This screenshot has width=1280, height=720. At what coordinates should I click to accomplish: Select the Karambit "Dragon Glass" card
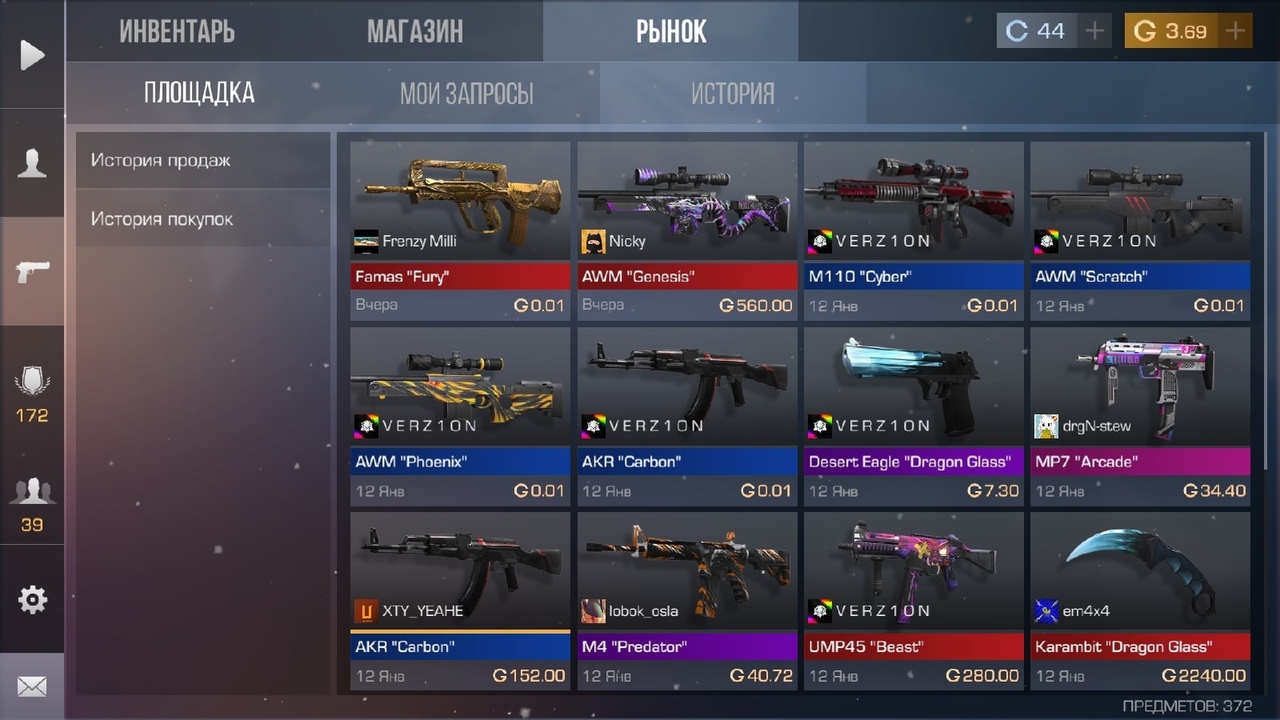1140,600
